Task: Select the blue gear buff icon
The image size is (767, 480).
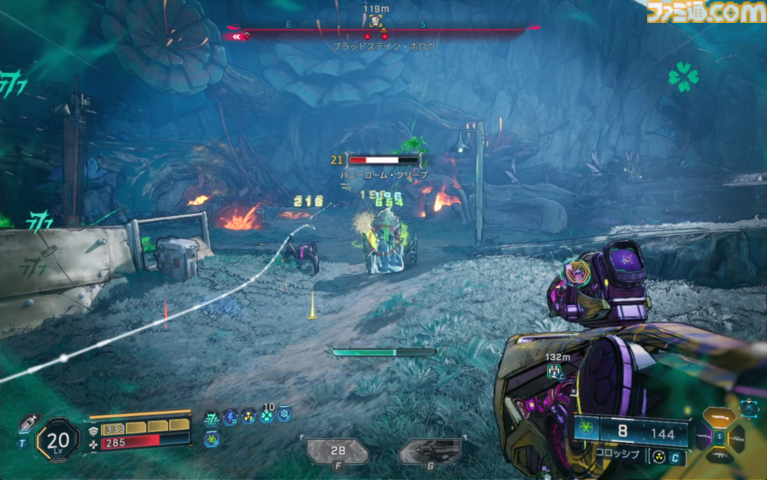Action: click(285, 416)
